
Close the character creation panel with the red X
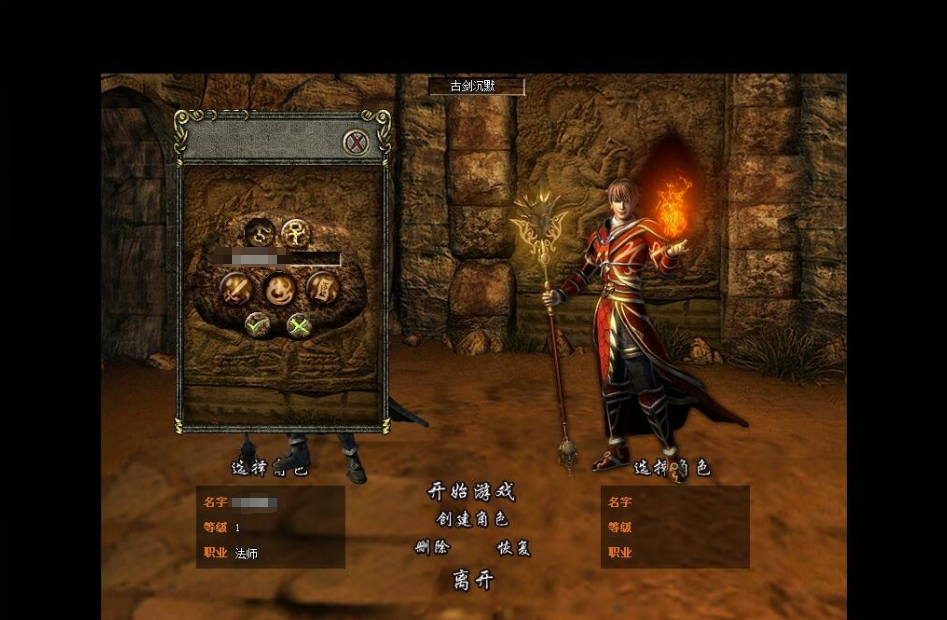pyautogui.click(x=356, y=143)
